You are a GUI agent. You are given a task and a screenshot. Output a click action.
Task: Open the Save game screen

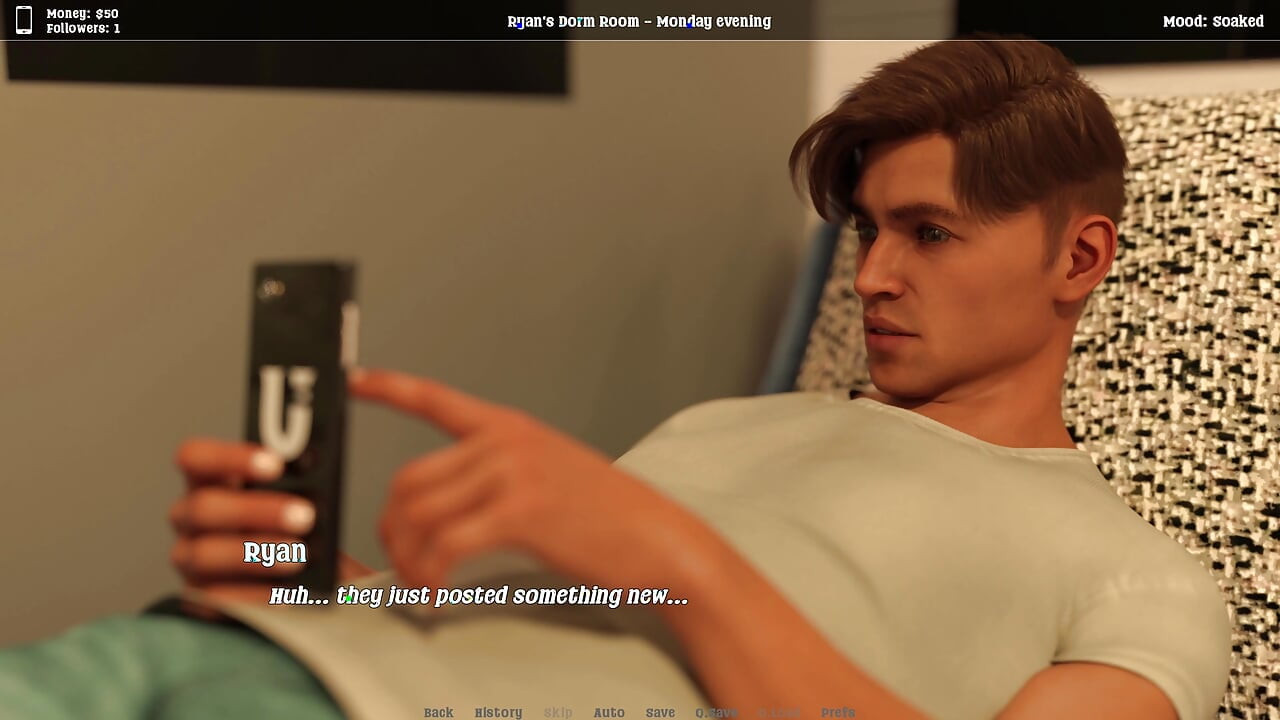[x=660, y=712]
